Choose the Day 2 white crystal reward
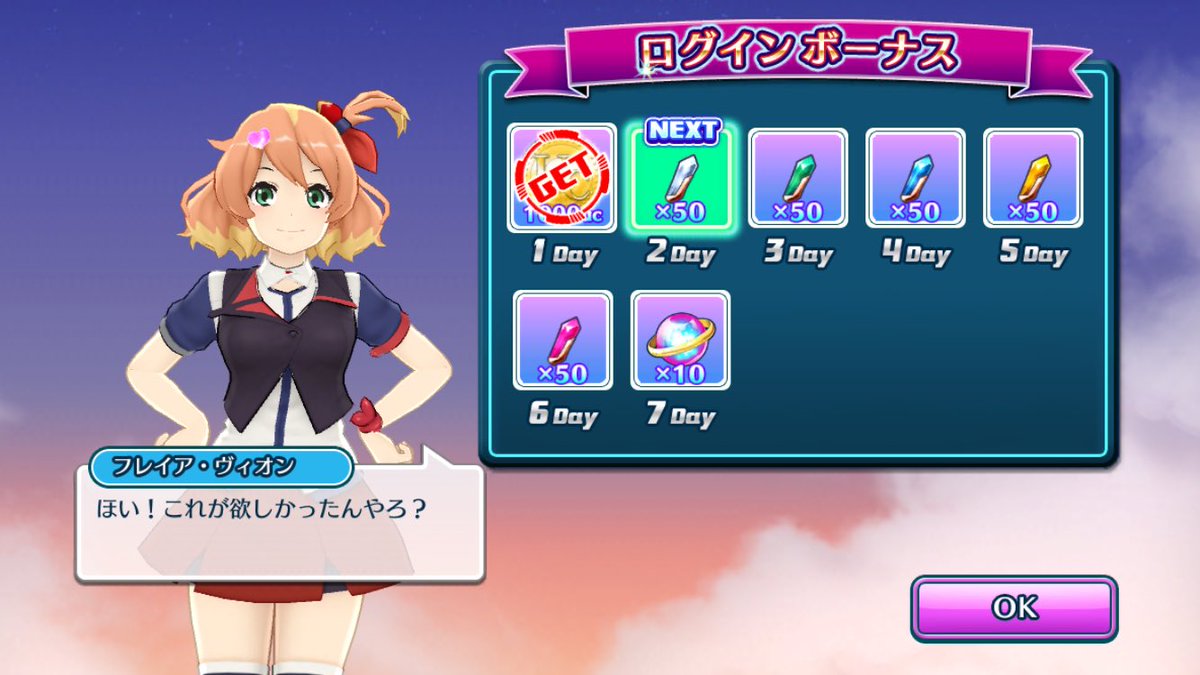 pos(680,178)
